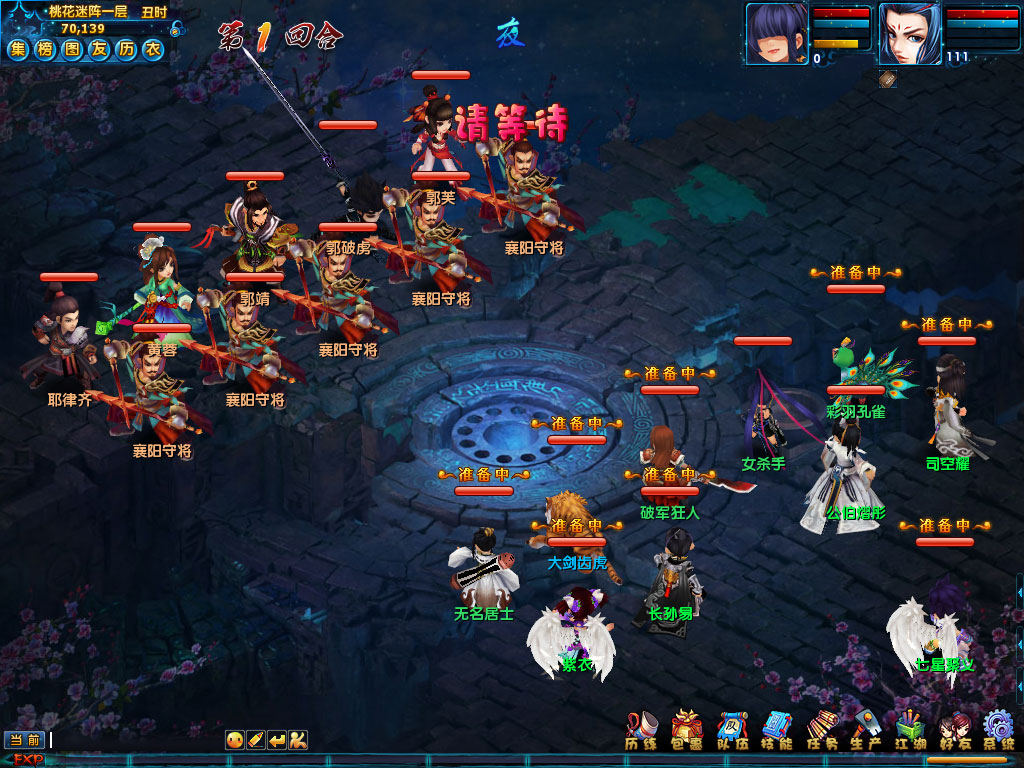Toggle the padlock icon beside the coordinates

coord(176,29)
